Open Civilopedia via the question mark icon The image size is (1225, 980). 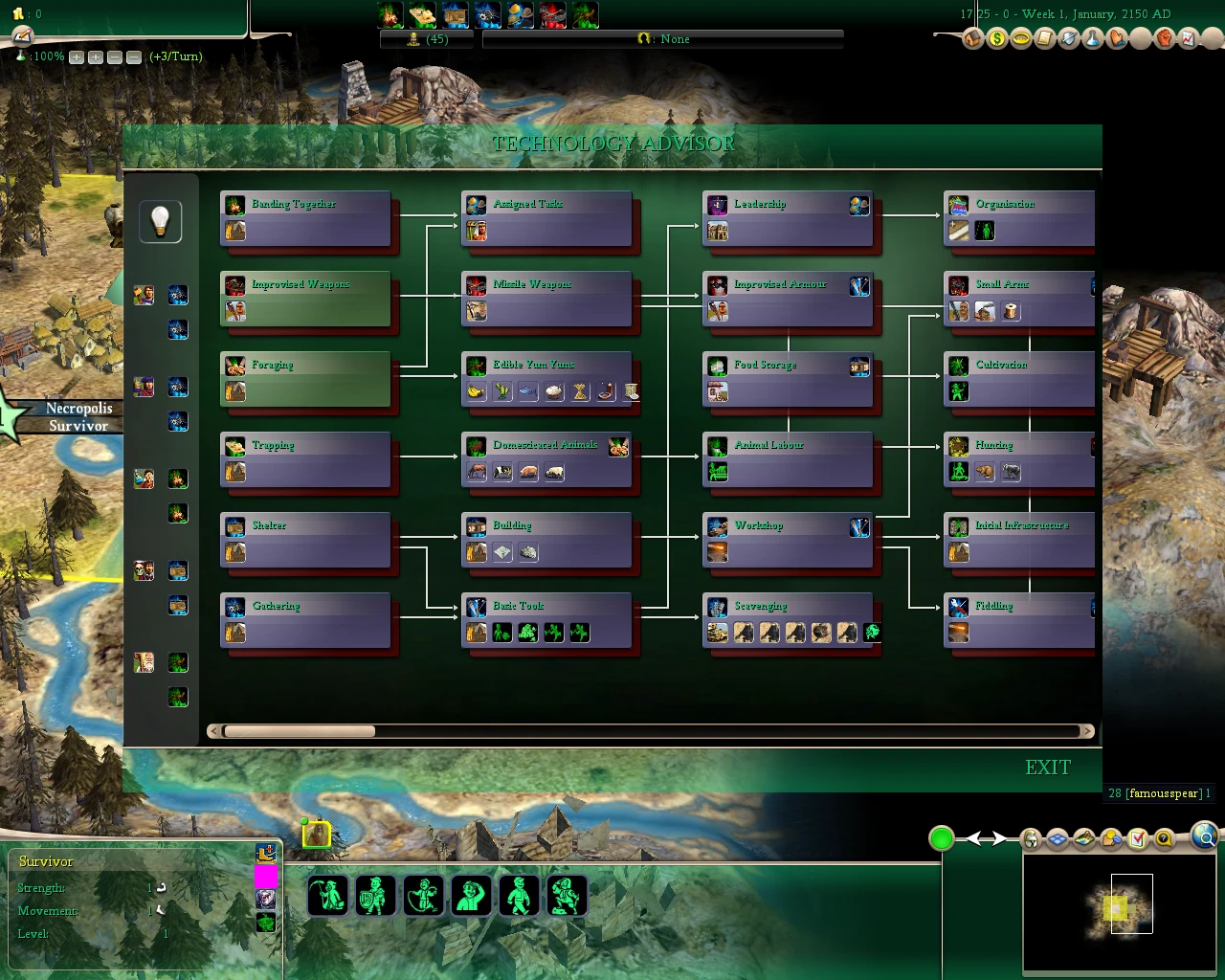1164,839
